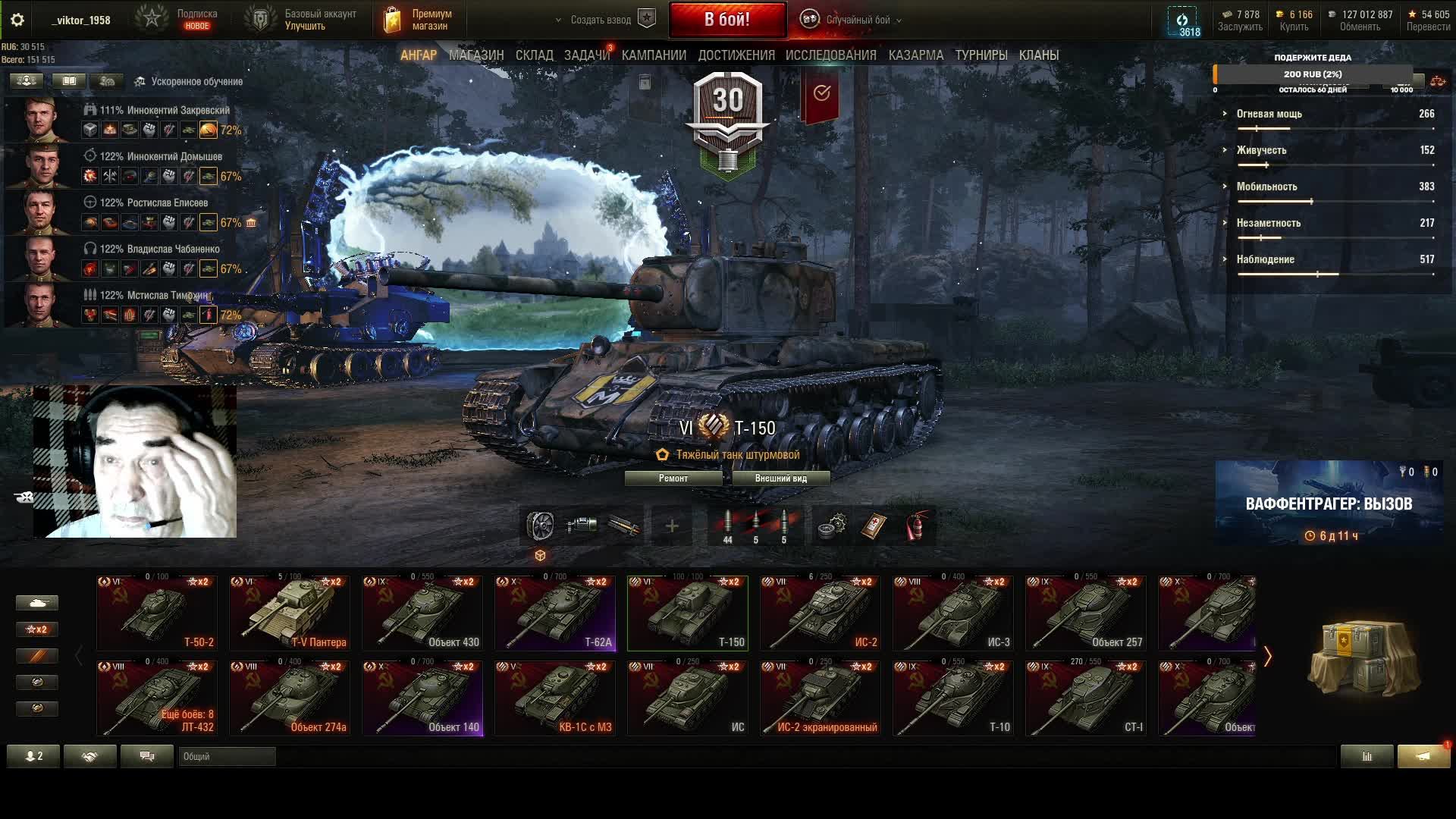Image resolution: width=1456 pixels, height=819 pixels.
Task: Open the КАЗАРМА tab
Action: pyautogui.click(x=915, y=55)
